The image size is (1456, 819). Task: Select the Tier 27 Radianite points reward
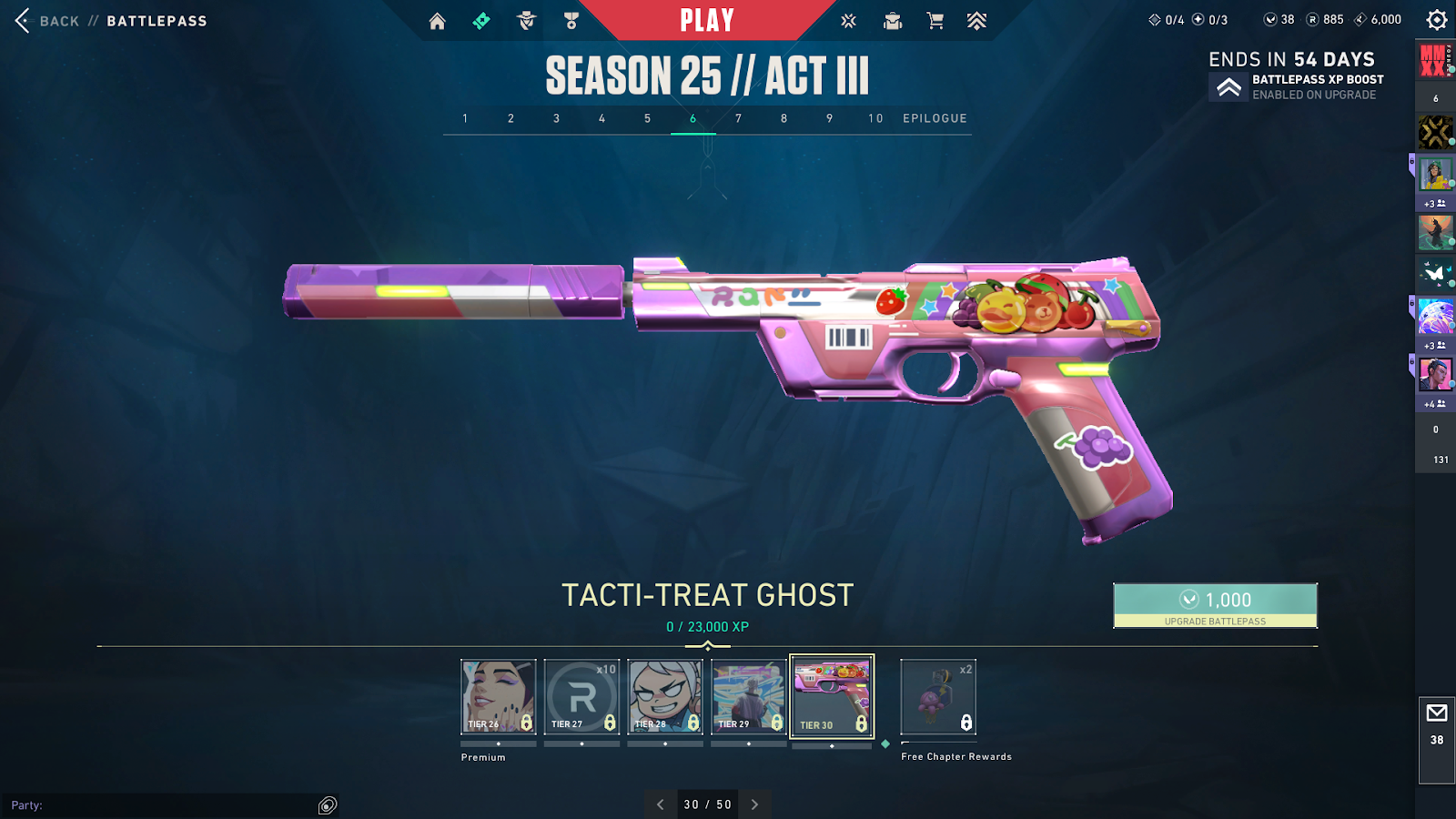581,696
